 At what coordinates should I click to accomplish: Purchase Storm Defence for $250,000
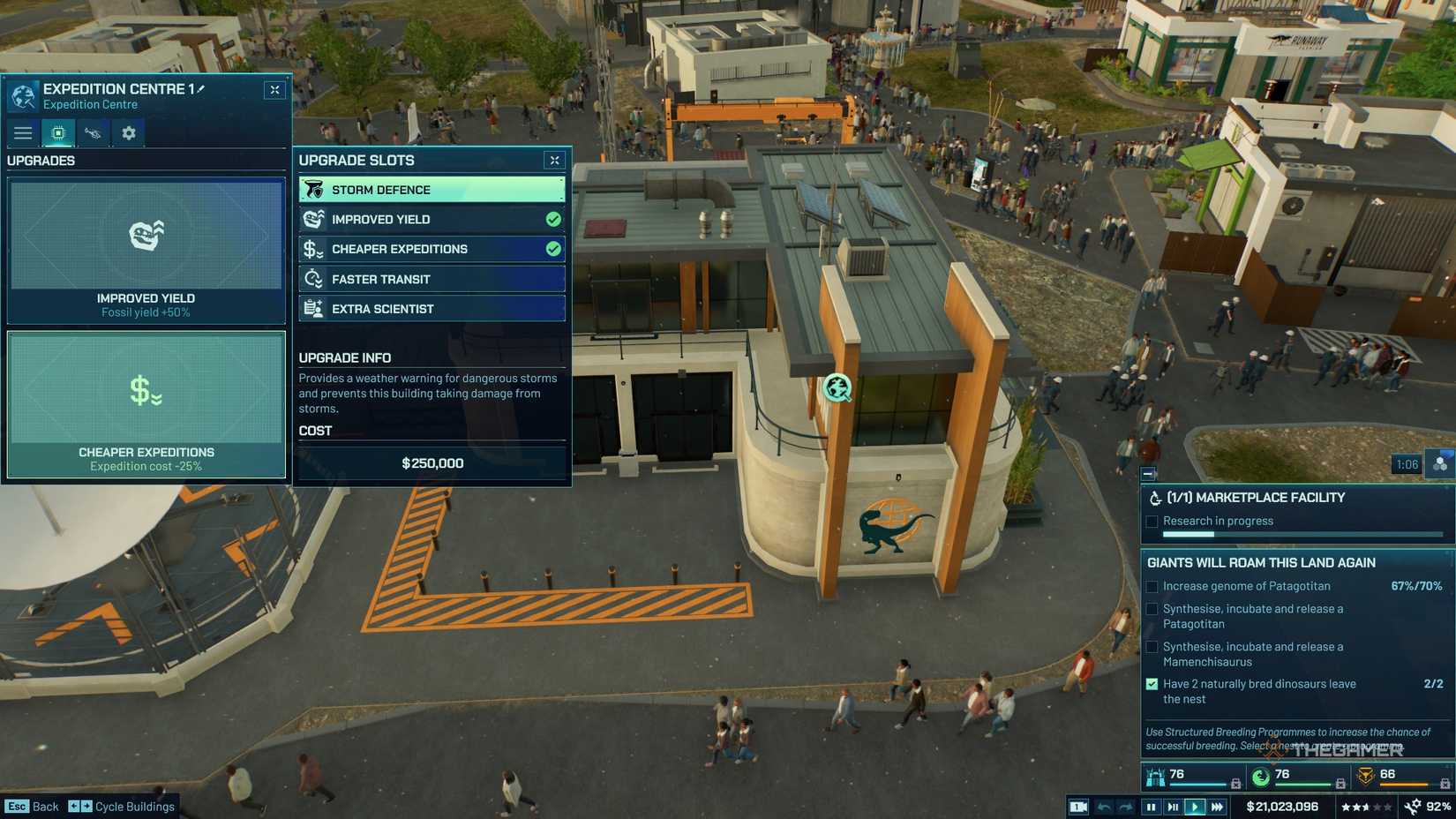pyautogui.click(x=431, y=462)
